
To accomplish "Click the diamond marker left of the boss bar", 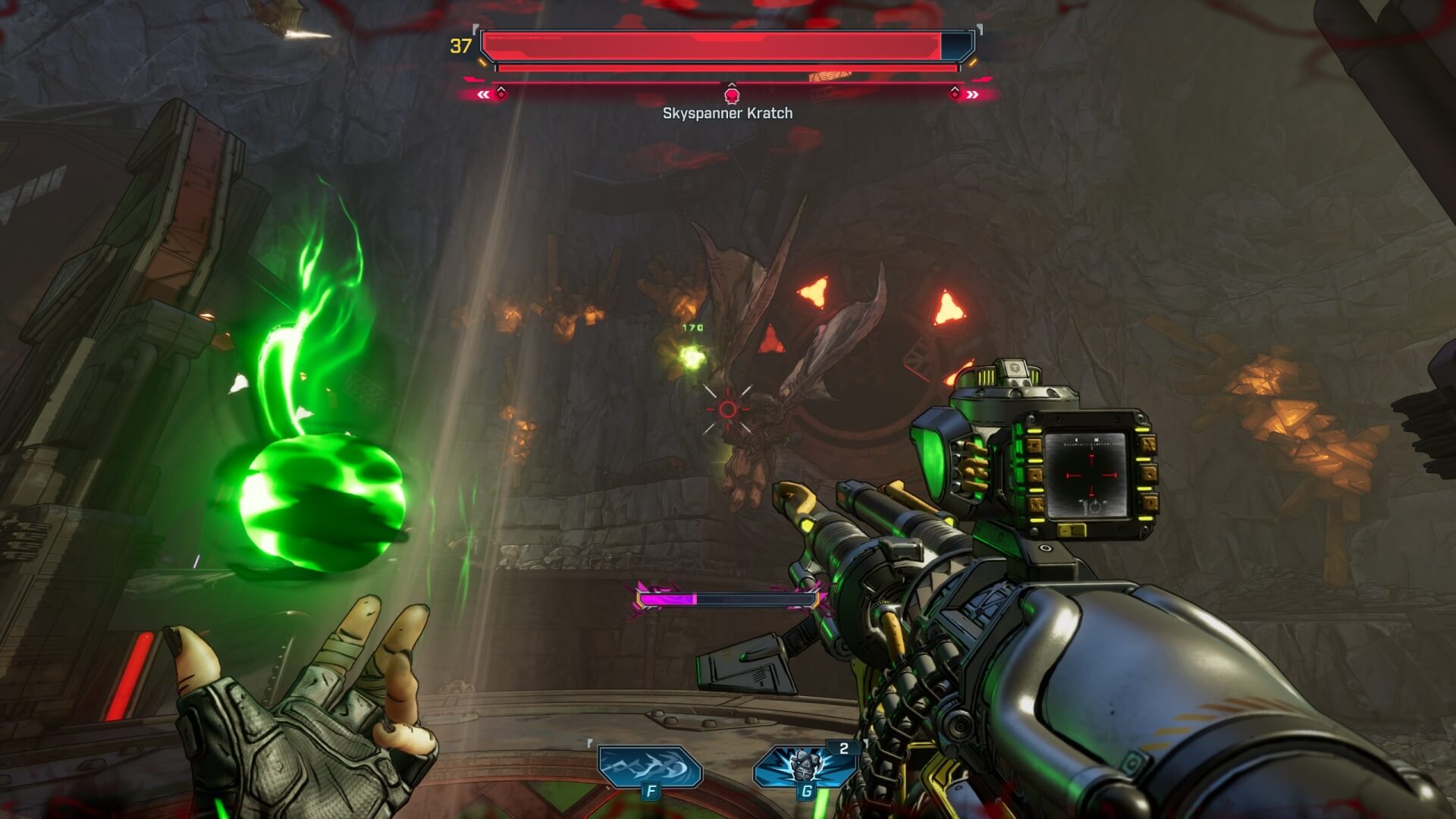I will (500, 96).
